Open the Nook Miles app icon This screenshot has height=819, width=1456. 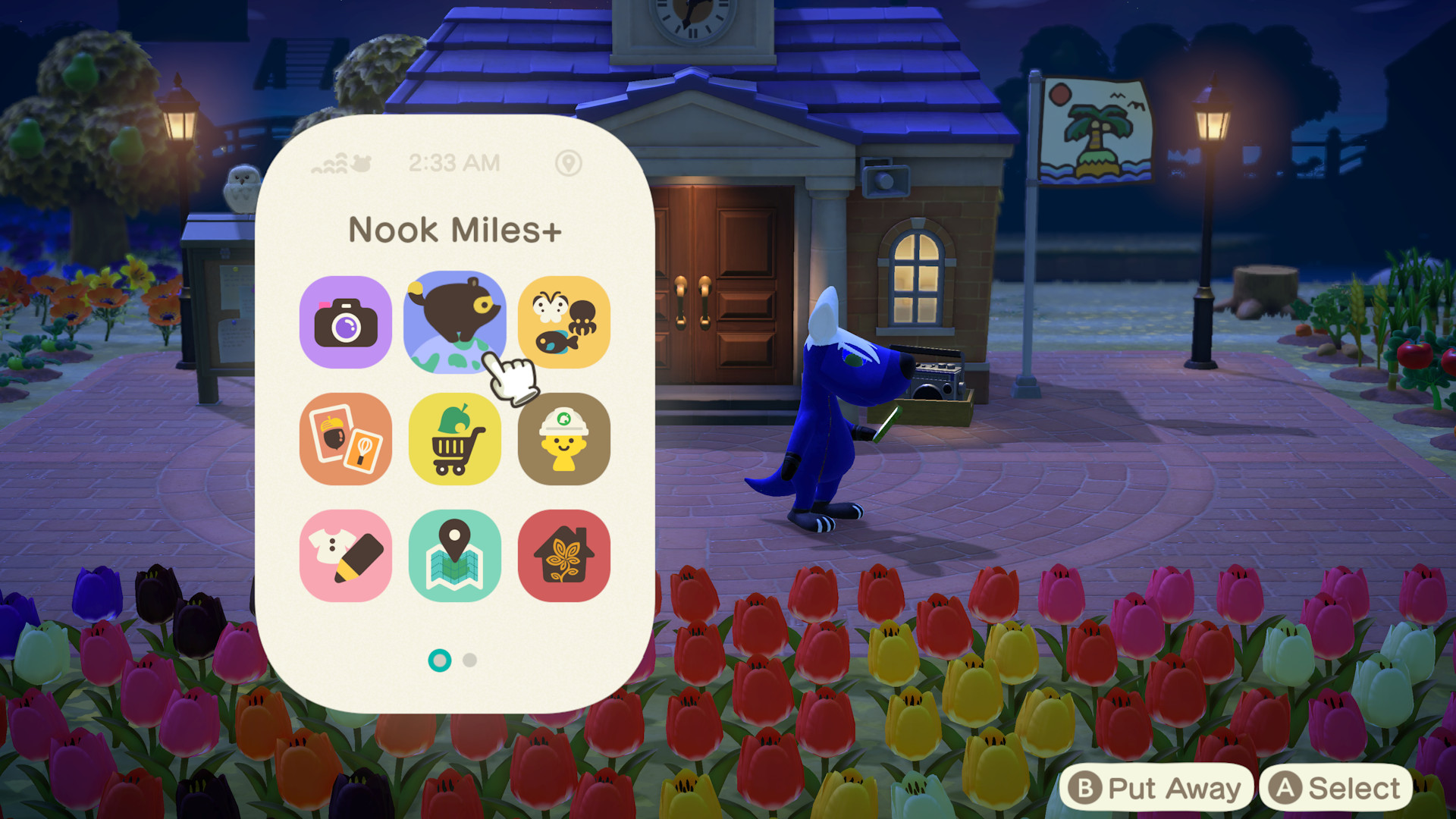point(454,322)
